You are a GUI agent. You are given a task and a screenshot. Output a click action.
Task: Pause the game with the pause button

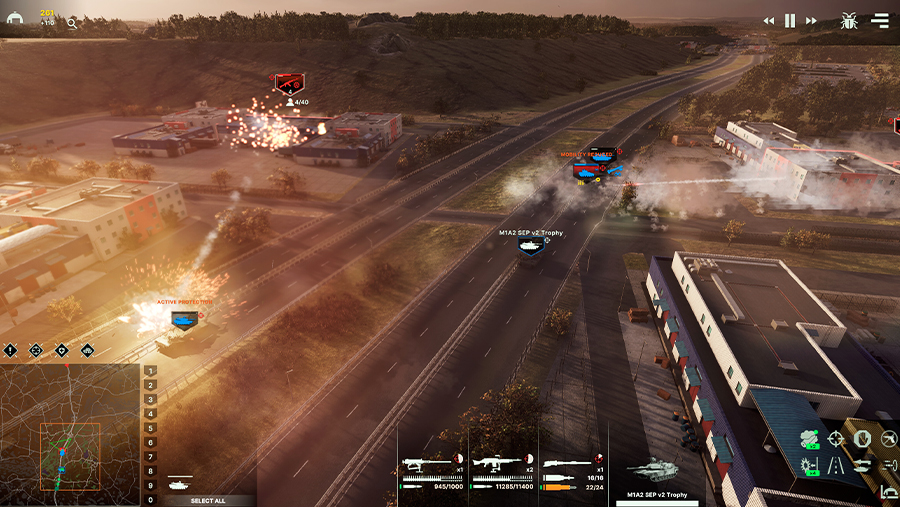pos(790,20)
